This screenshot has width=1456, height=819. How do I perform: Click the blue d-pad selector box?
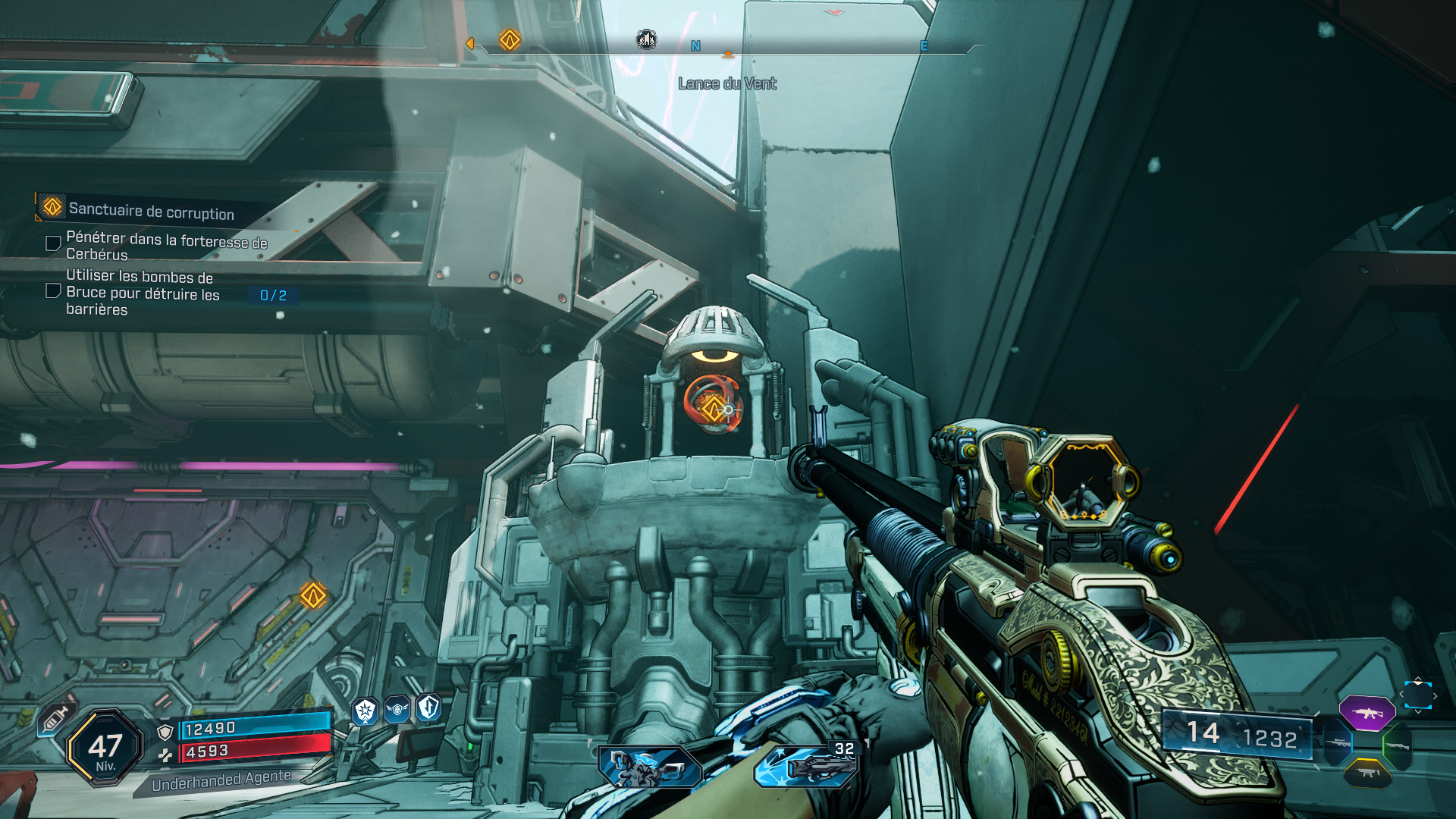(x=1417, y=695)
